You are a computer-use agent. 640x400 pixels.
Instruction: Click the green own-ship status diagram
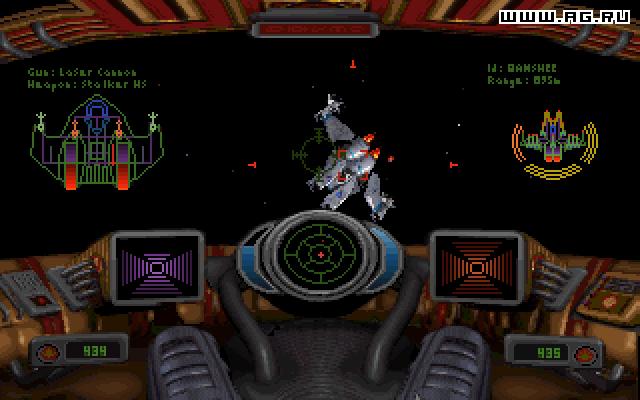[96, 146]
